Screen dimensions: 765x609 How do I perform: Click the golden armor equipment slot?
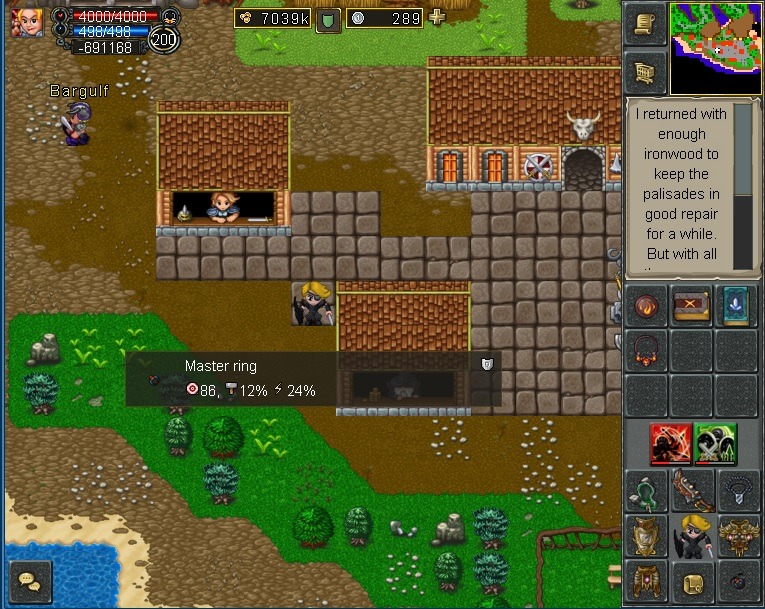point(645,536)
